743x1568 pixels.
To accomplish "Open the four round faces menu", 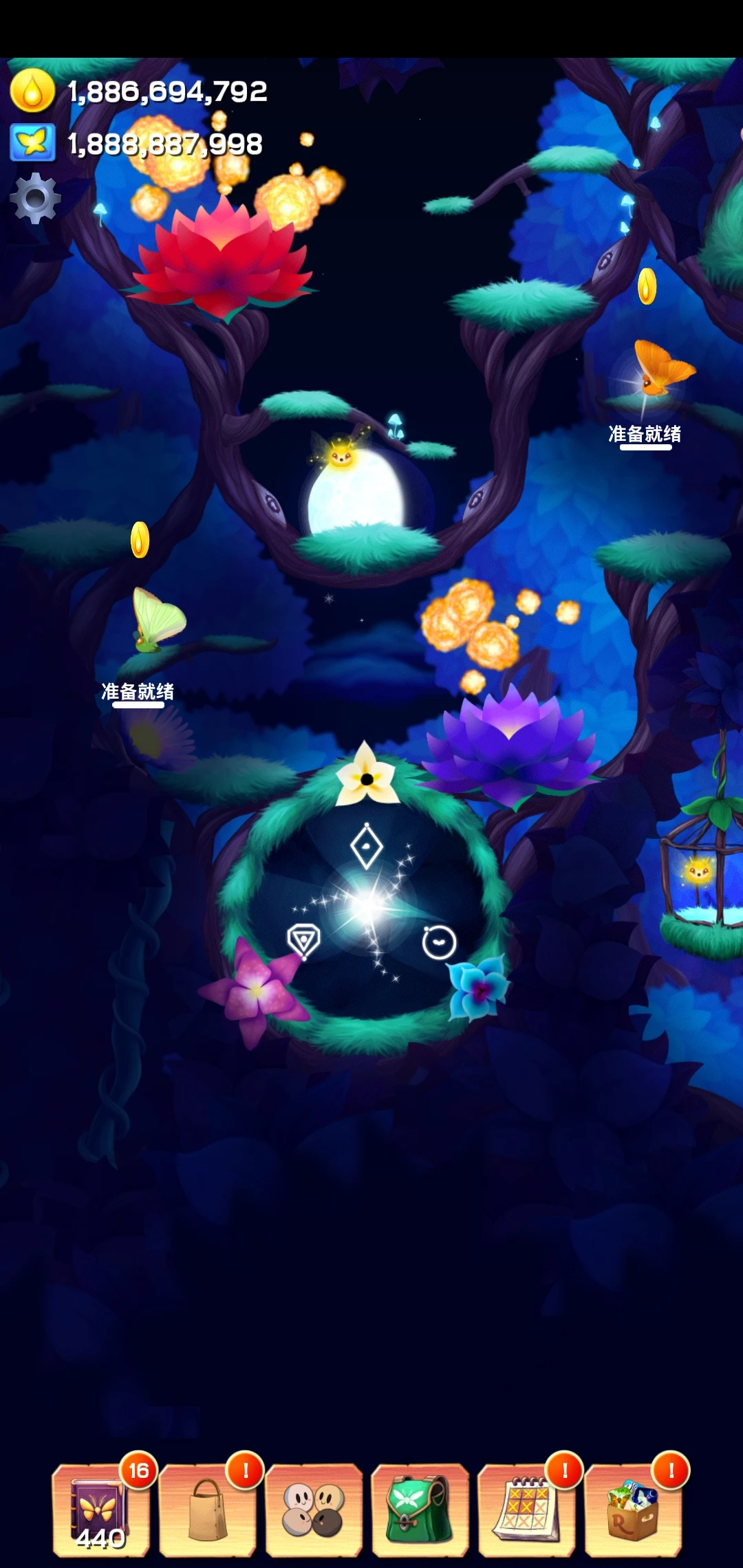I will coord(314,1510).
